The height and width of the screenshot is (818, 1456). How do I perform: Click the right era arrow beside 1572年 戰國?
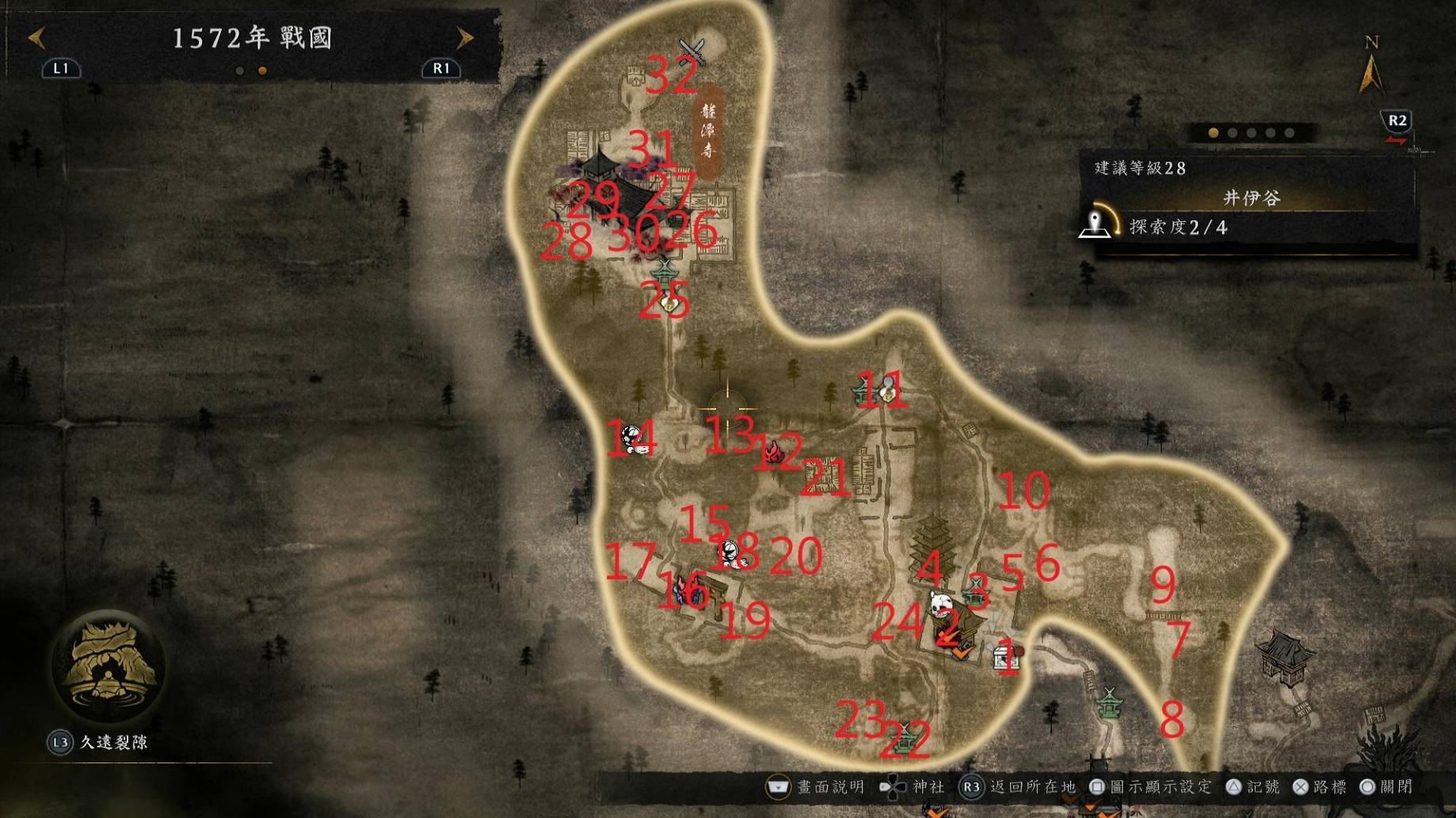(464, 37)
